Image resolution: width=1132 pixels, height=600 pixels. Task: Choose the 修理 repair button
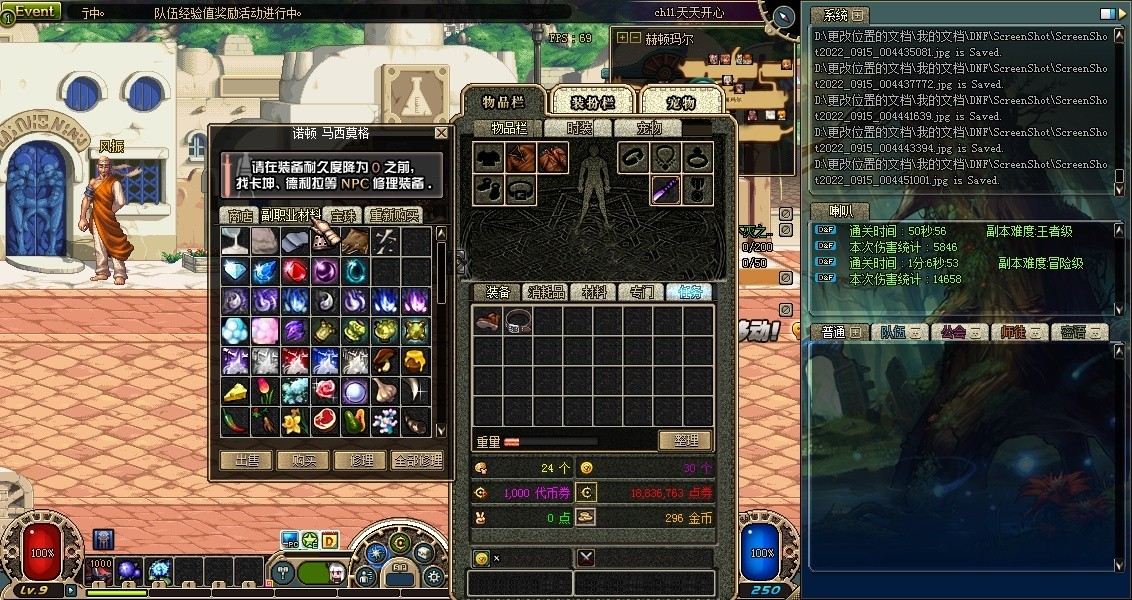click(360, 460)
